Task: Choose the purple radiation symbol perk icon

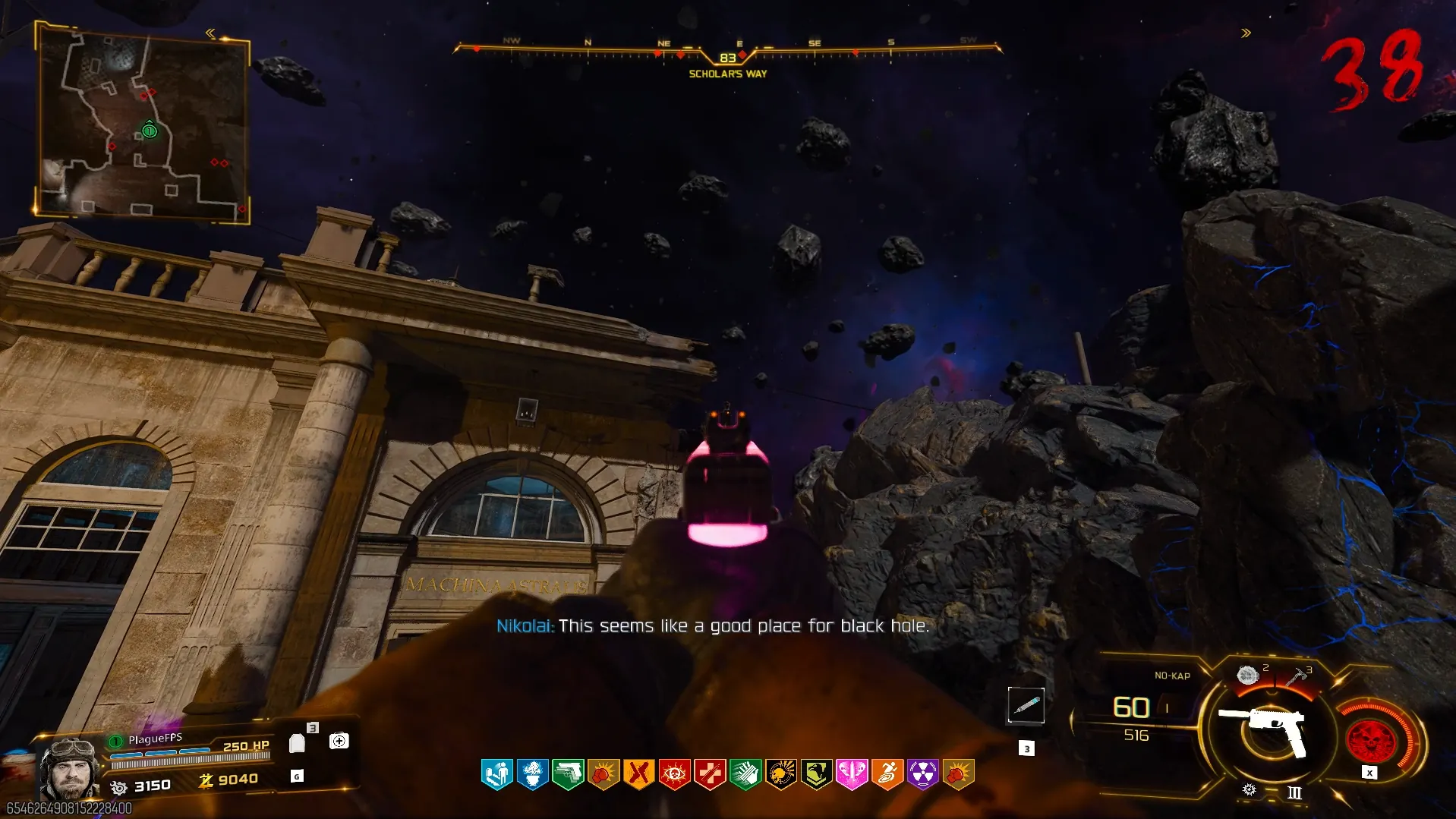Action: [x=922, y=774]
